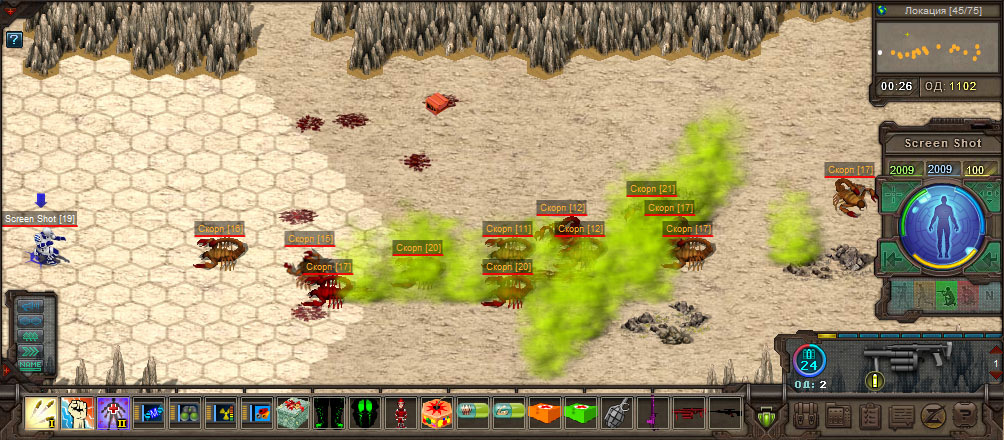
Task: Select the hand grenade slot
Action: coord(617,412)
